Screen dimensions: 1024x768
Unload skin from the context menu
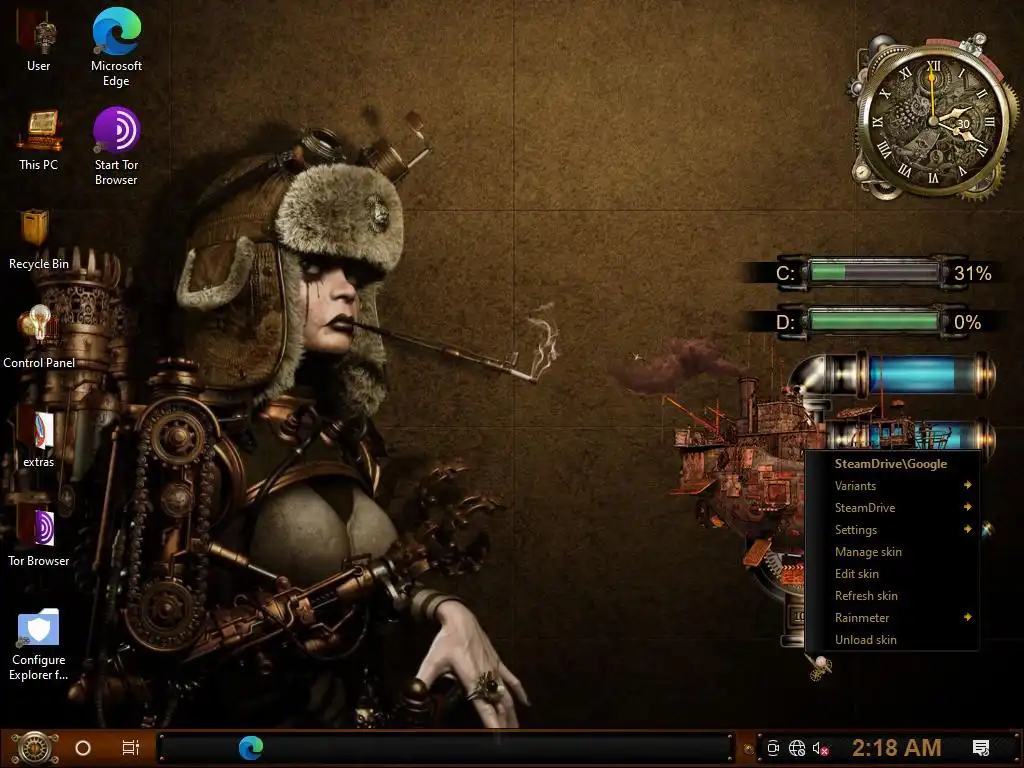pos(866,640)
